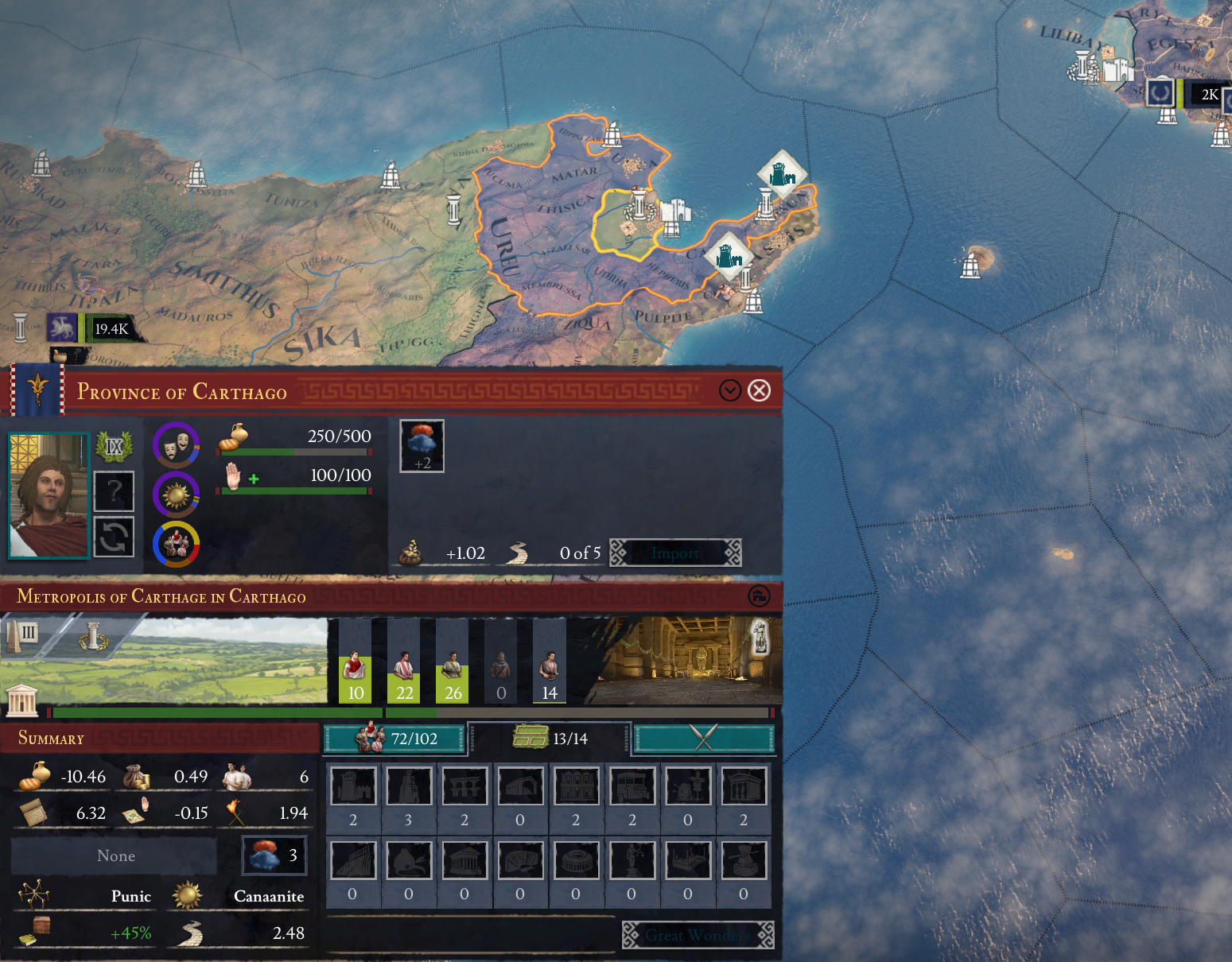Select the amphitheatre building slot
The width and height of the screenshot is (1232, 962).
576,861
